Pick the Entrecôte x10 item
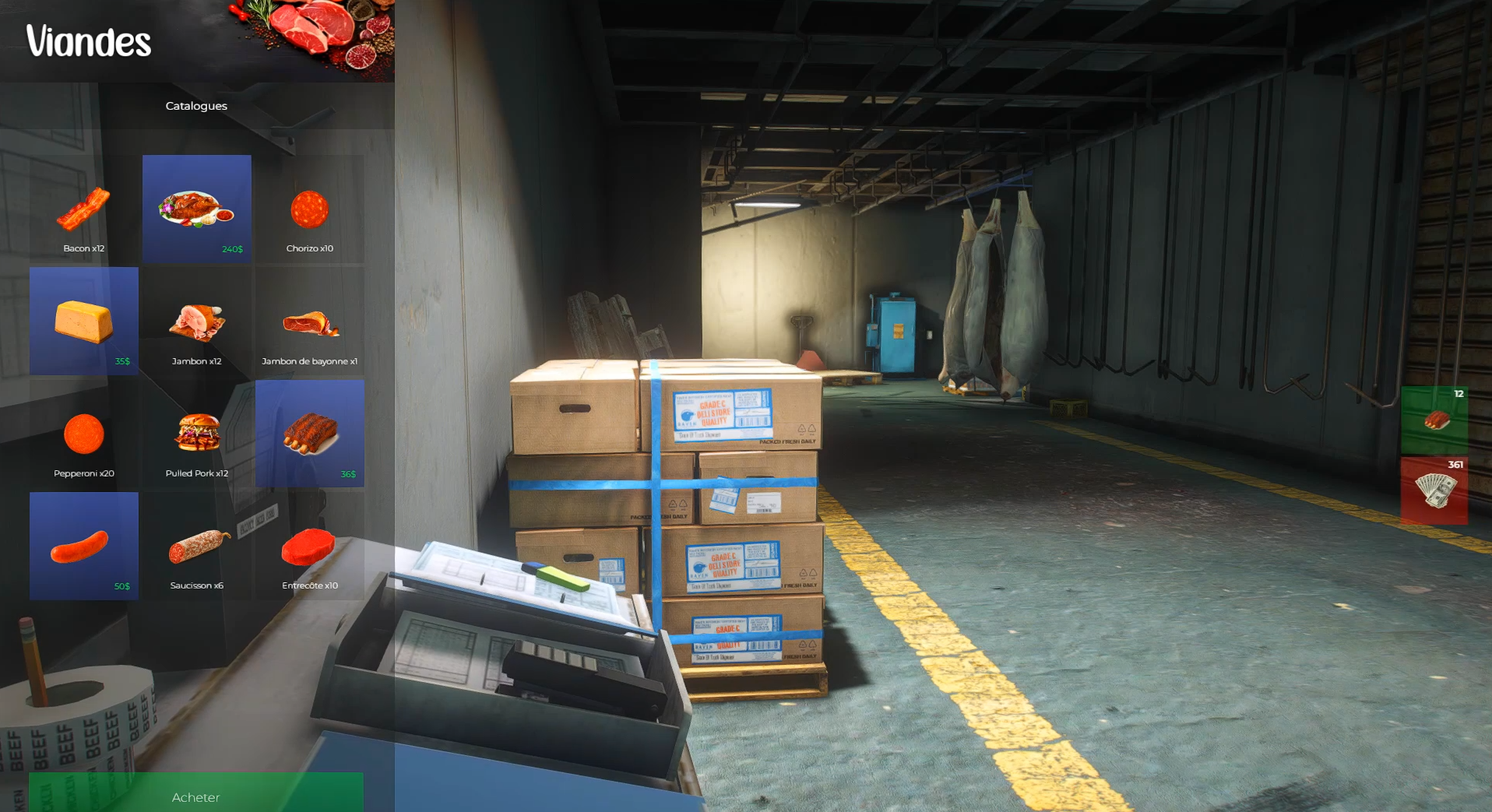Viewport: 1492px width, 812px height. (310, 547)
